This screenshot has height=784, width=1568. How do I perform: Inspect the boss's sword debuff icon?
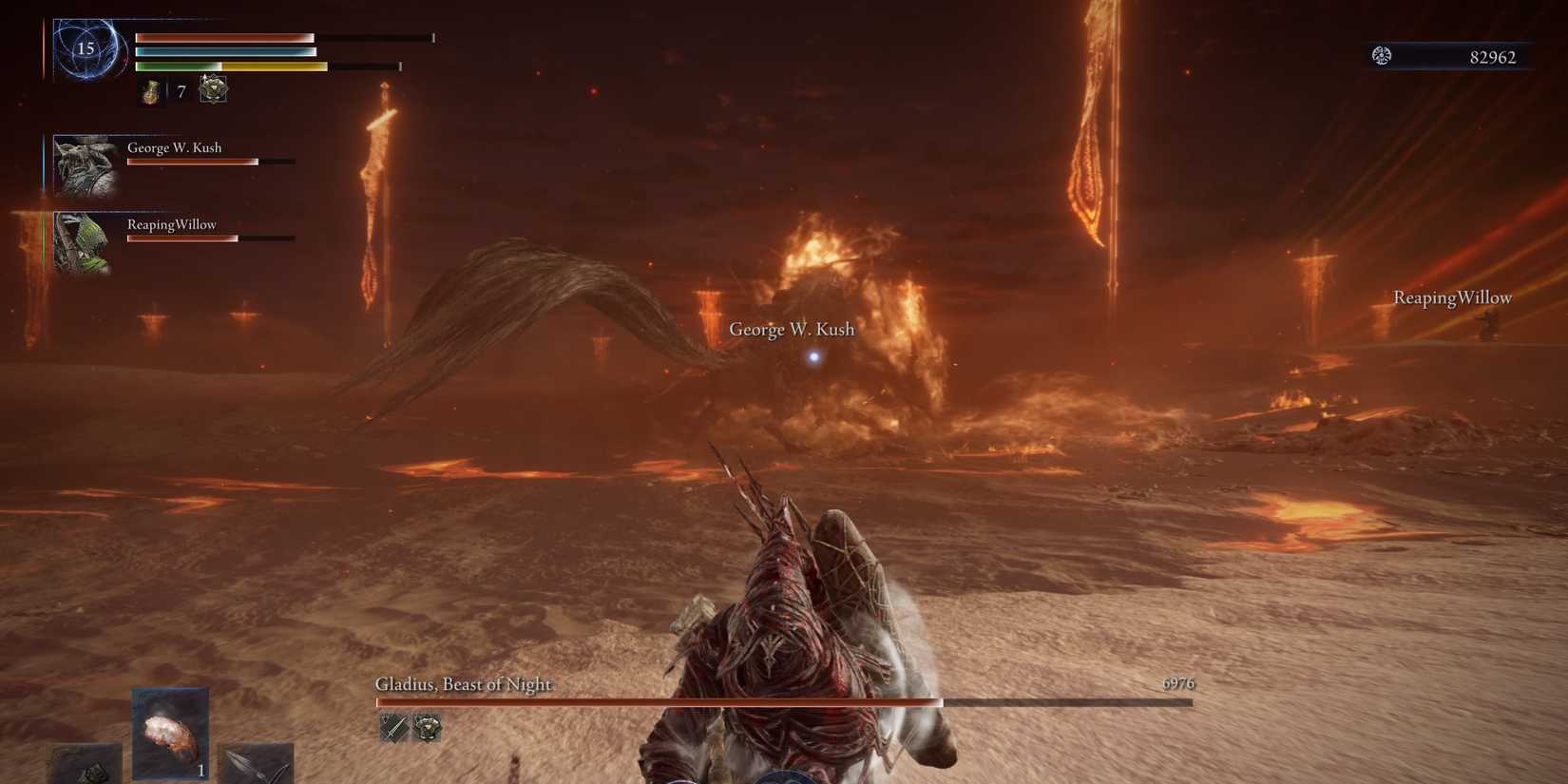click(x=393, y=728)
